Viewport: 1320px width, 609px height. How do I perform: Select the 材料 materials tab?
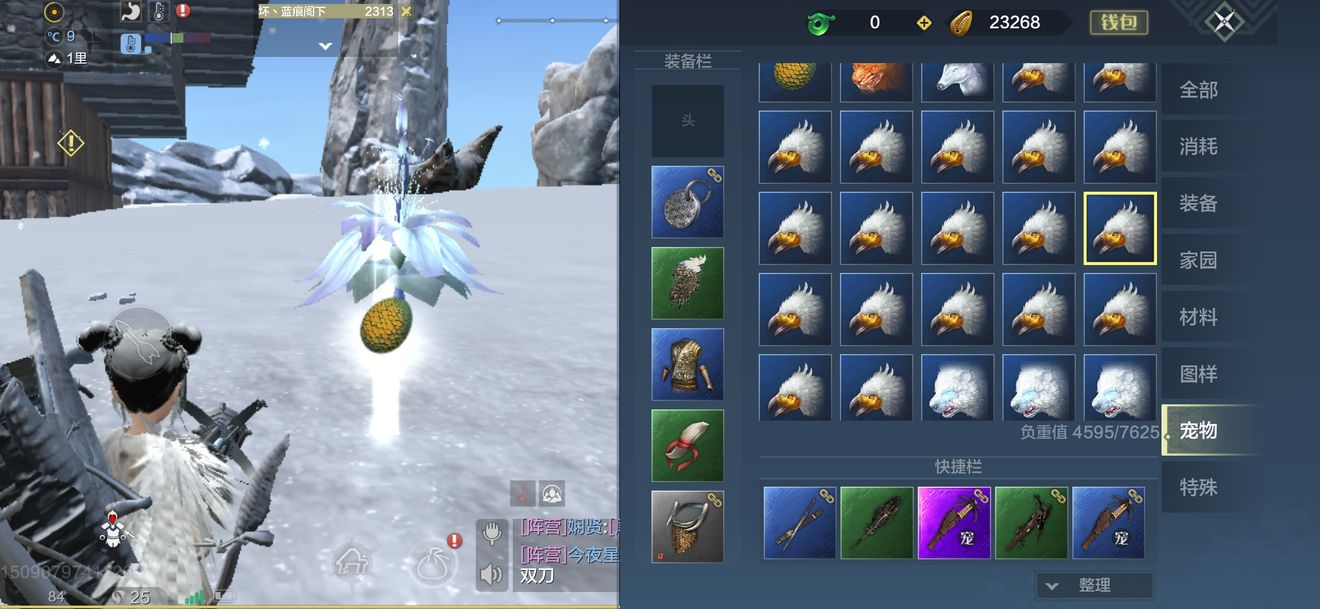point(1198,318)
